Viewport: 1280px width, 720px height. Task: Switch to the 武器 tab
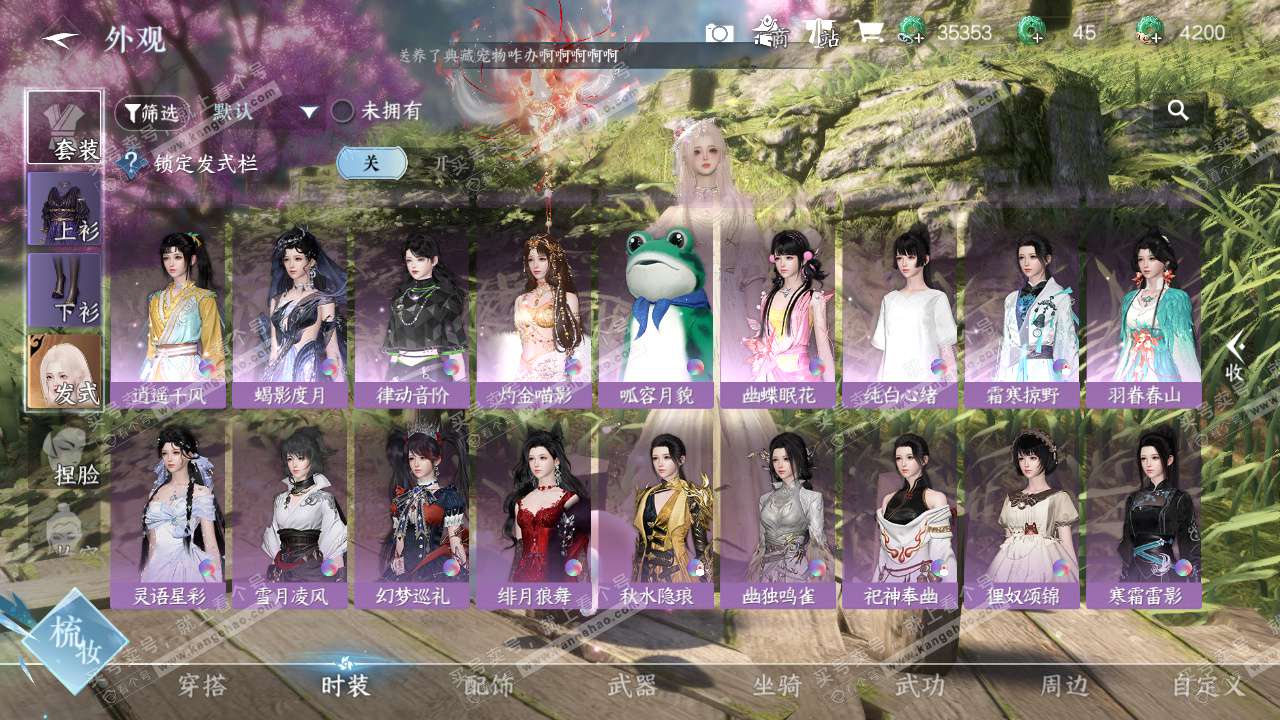[632, 685]
